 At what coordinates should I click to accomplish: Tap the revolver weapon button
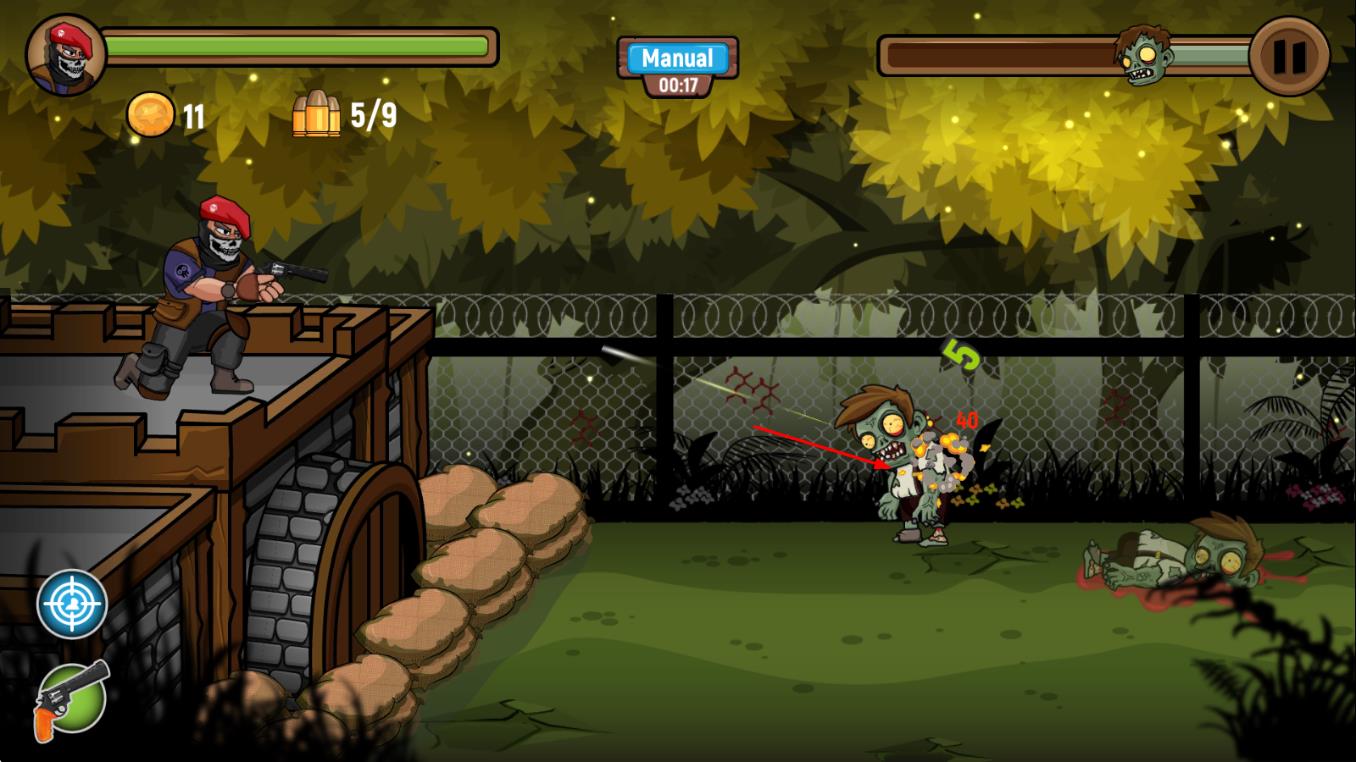click(72, 696)
